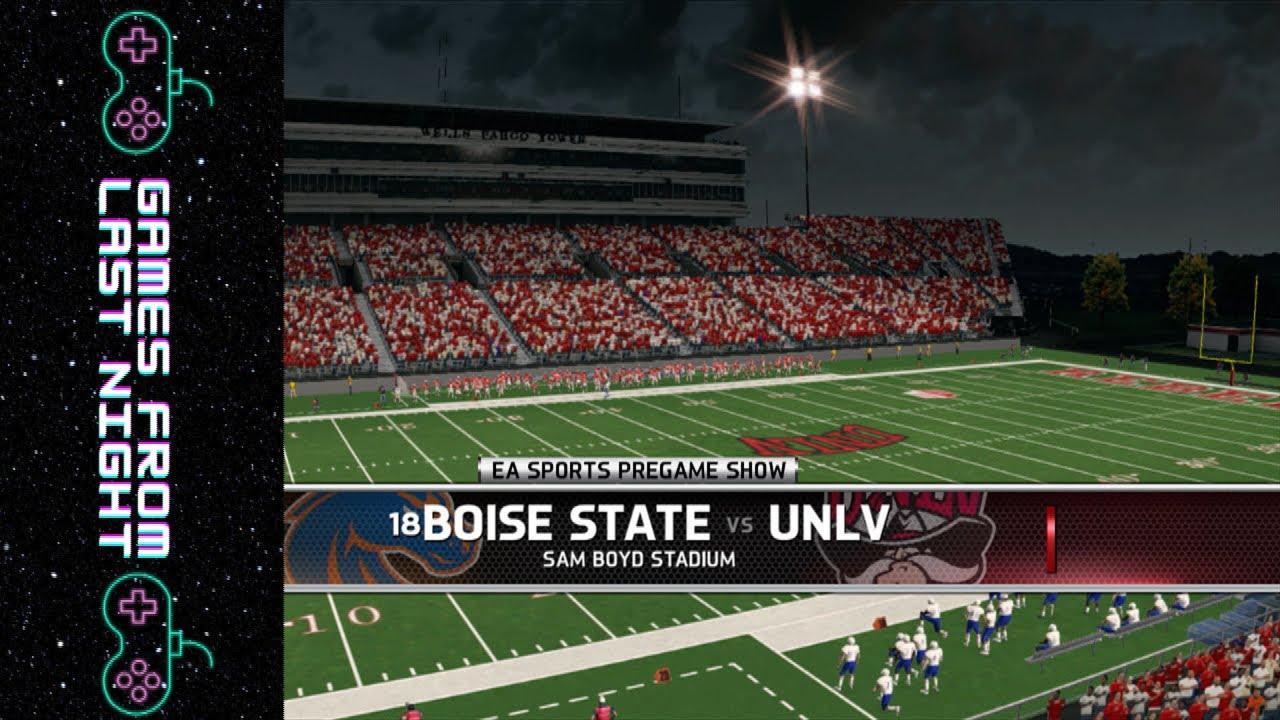Enable the VS matchup indicator
The height and width of the screenshot is (720, 1280).
click(x=738, y=524)
